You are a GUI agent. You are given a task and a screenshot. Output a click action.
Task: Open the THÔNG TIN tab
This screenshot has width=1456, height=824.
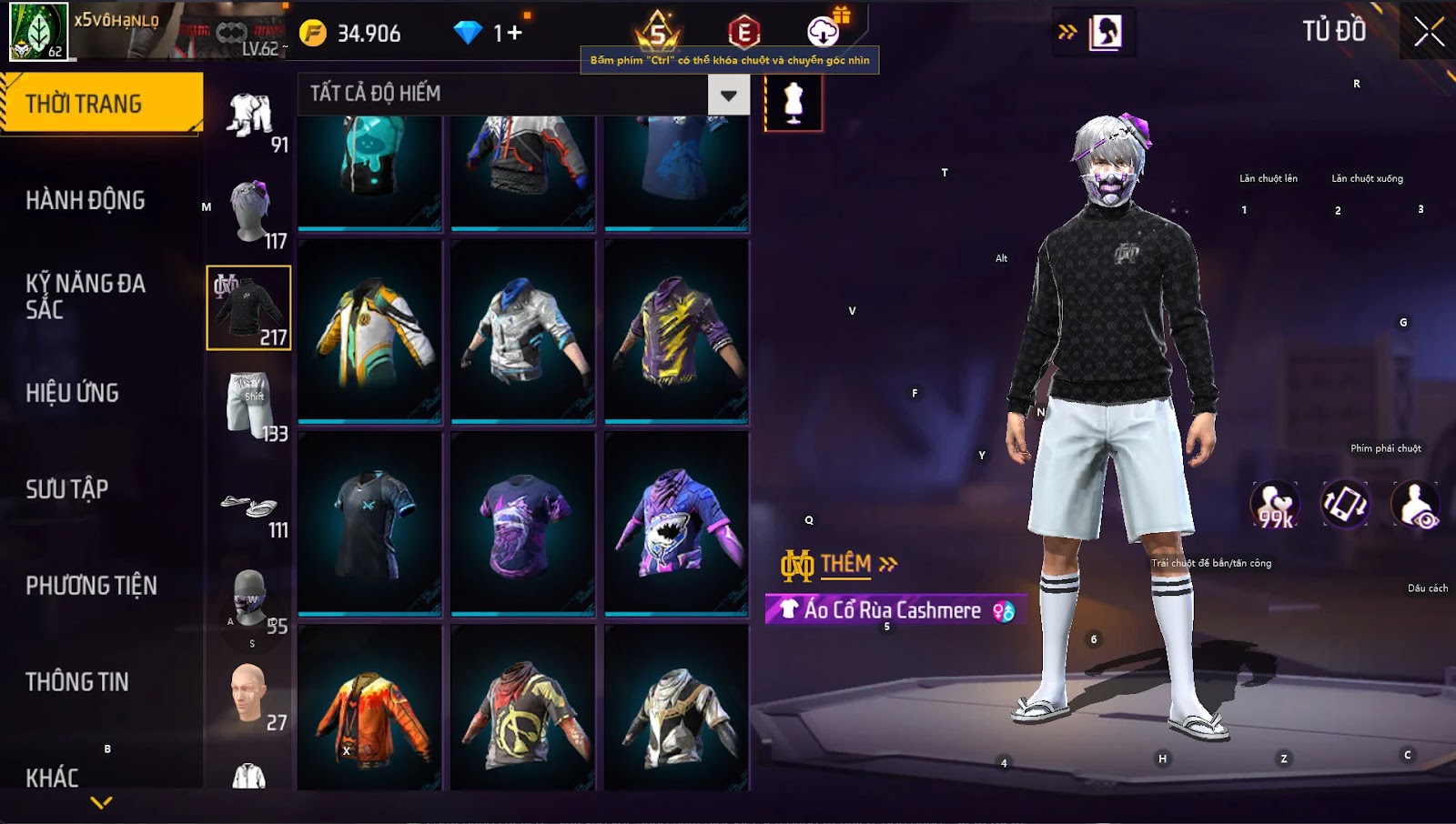77,682
